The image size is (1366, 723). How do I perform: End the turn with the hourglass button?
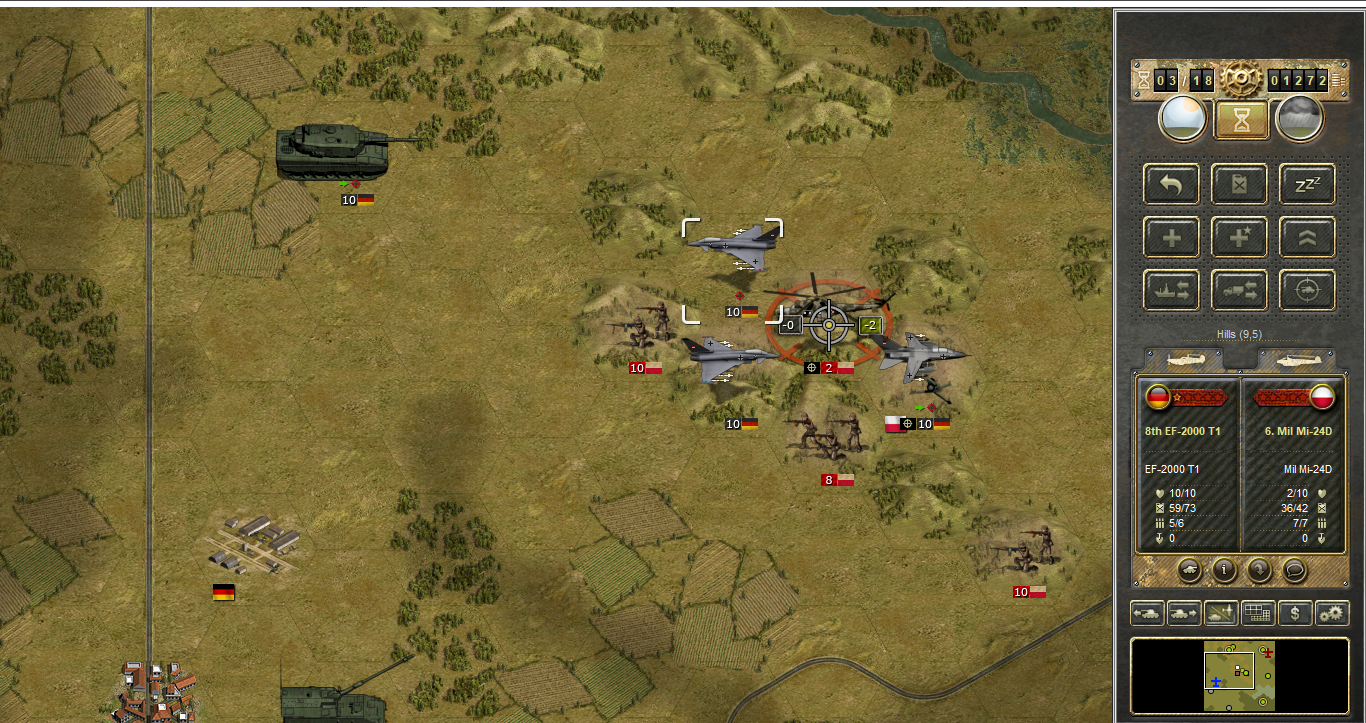point(1241,119)
